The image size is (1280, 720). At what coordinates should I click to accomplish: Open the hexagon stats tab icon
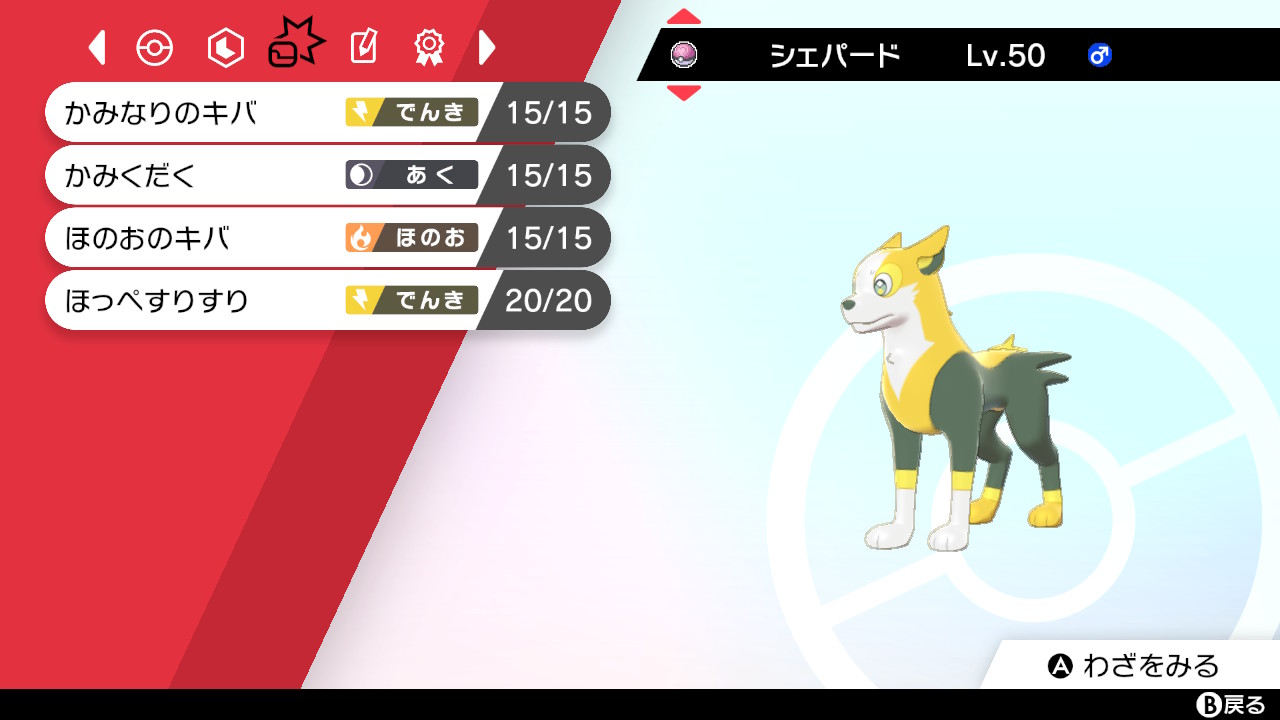(224, 46)
